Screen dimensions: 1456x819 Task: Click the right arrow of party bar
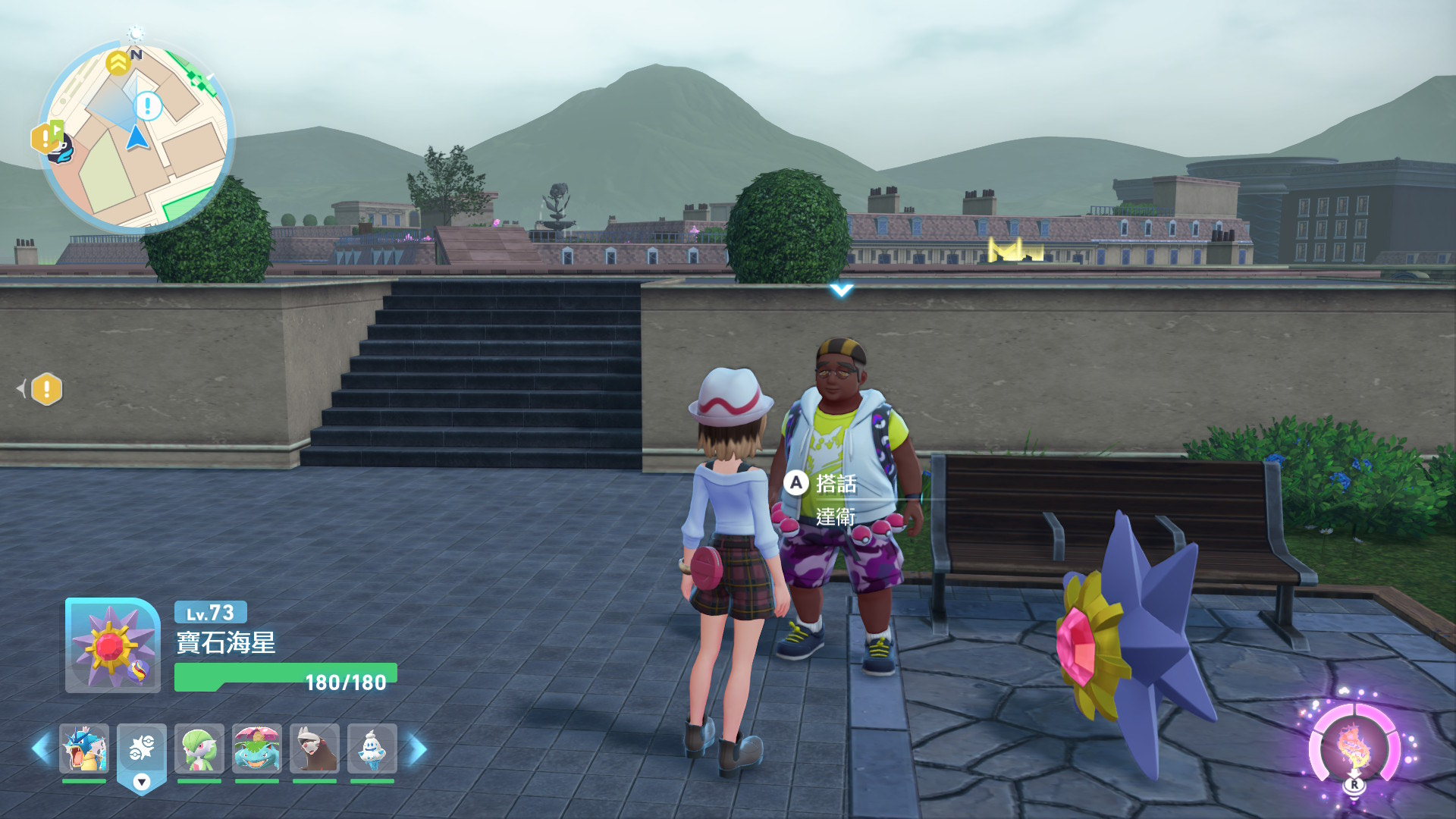418,749
